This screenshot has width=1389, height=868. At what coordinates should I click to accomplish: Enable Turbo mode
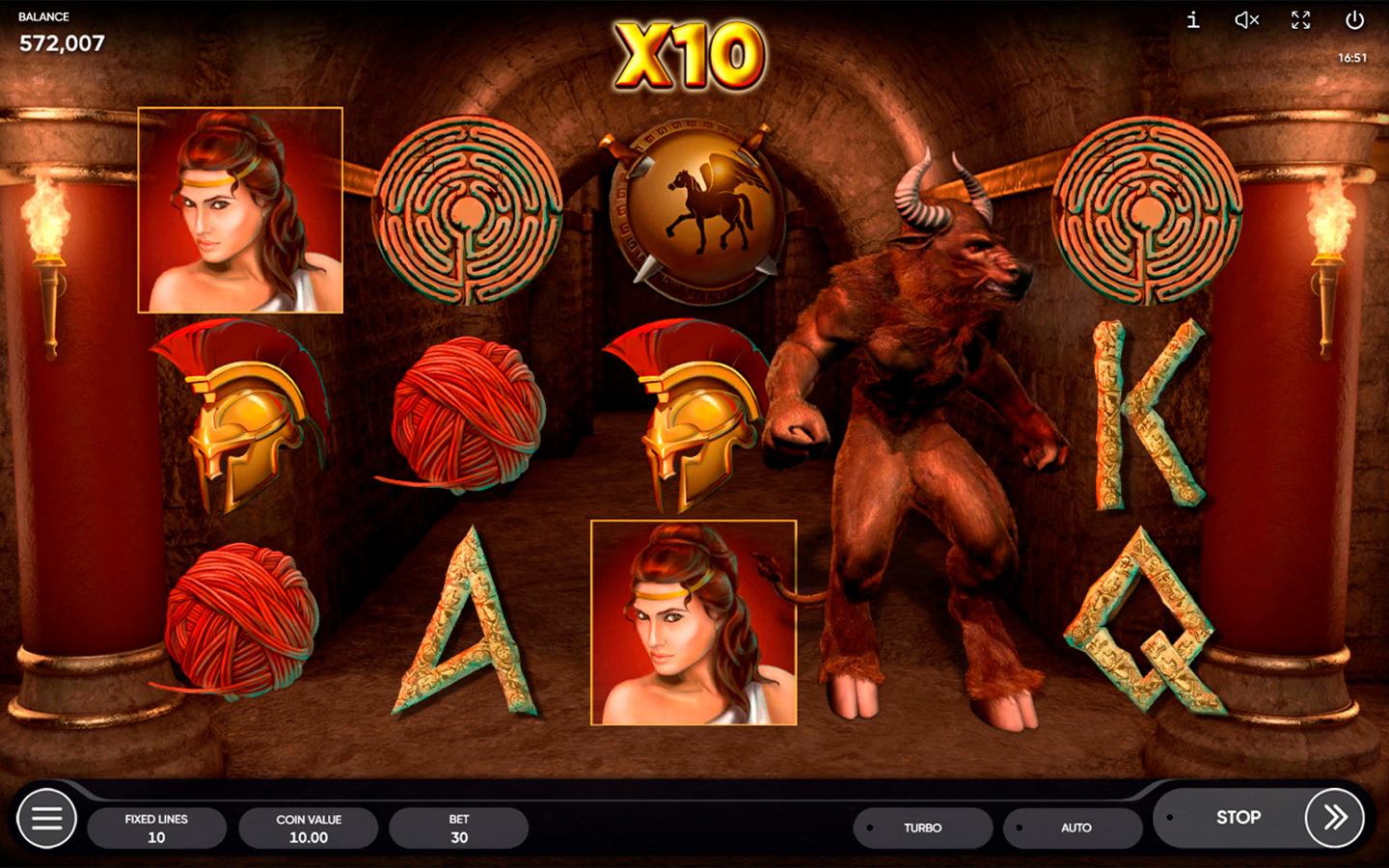[922, 827]
